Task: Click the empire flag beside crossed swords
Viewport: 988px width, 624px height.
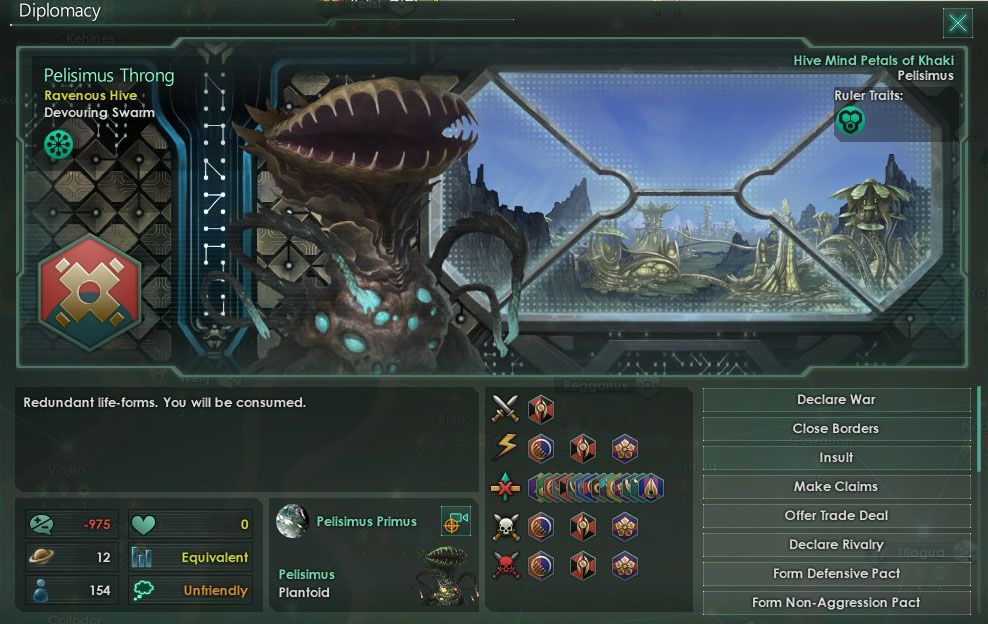Action: (x=541, y=410)
